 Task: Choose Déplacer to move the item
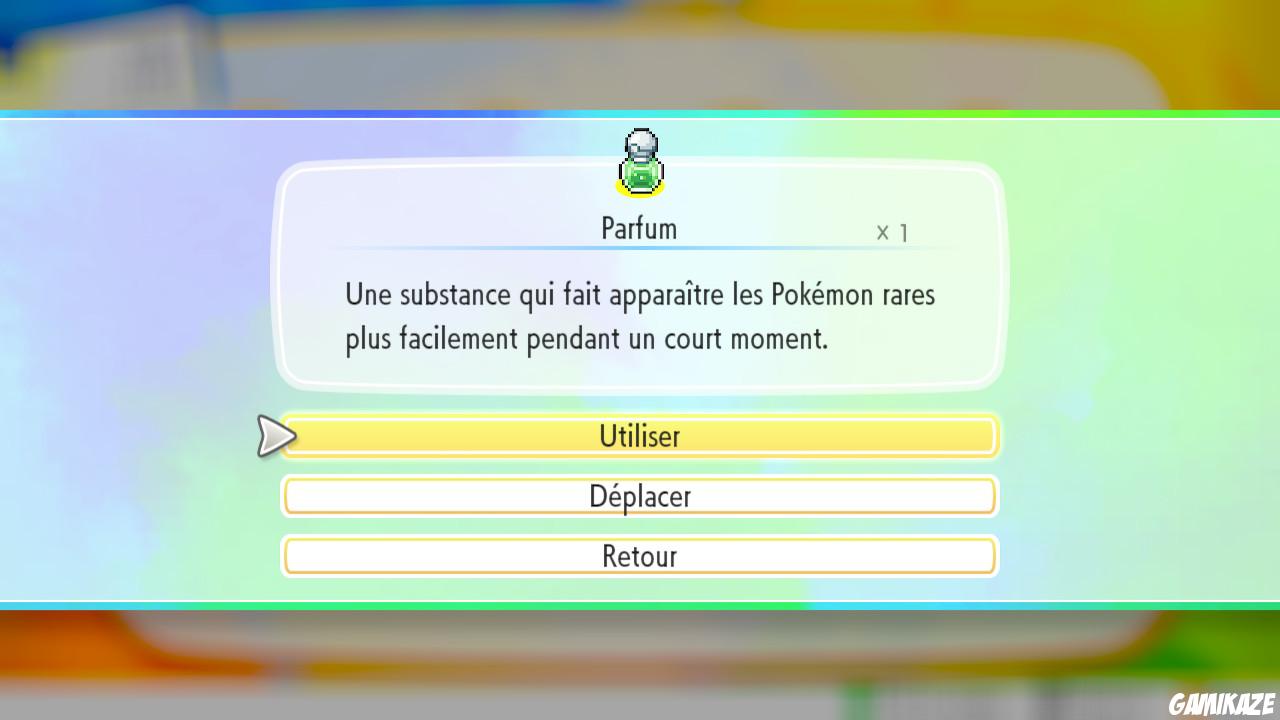click(x=640, y=496)
